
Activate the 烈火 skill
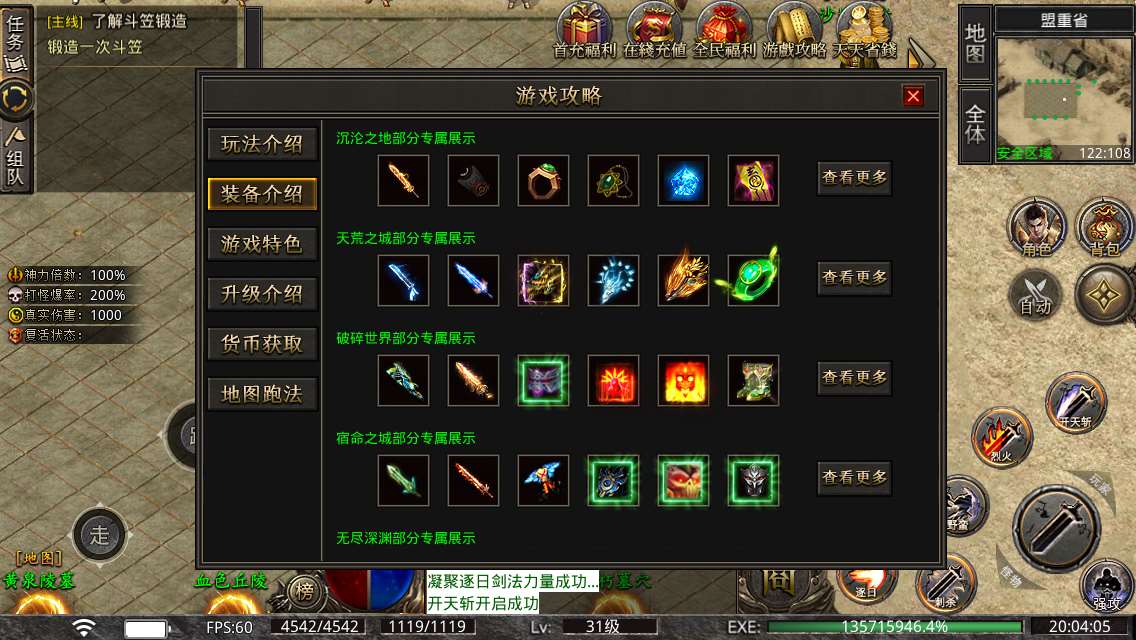1001,436
